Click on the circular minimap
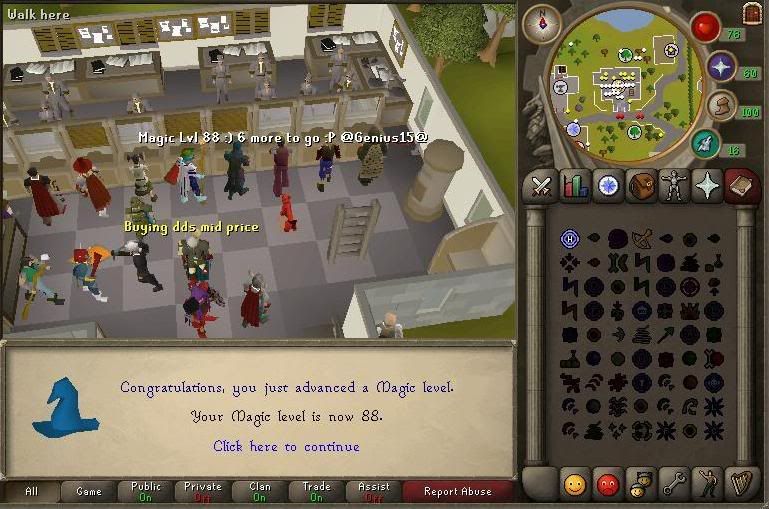Image resolution: width=769 pixels, height=509 pixels. pos(625,85)
